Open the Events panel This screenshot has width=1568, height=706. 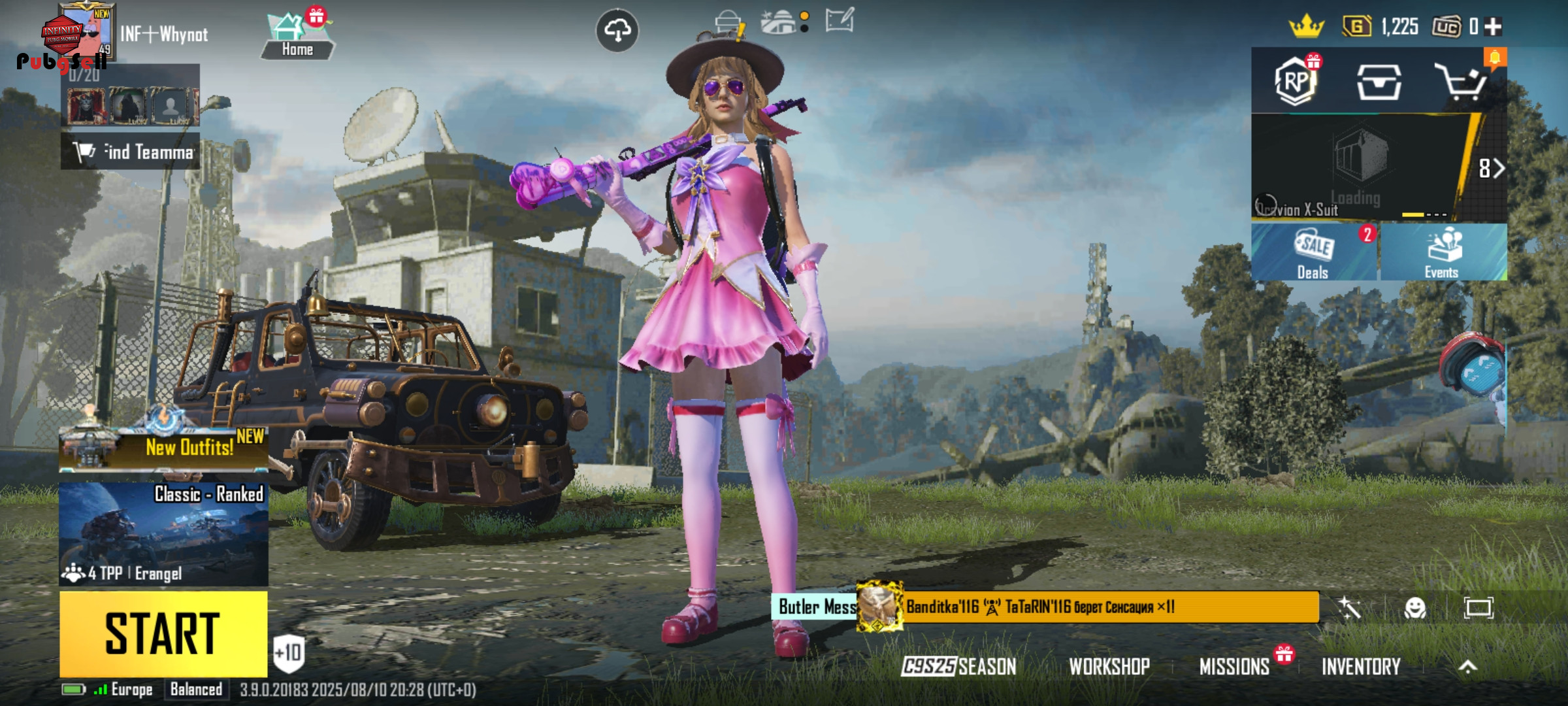[1443, 254]
